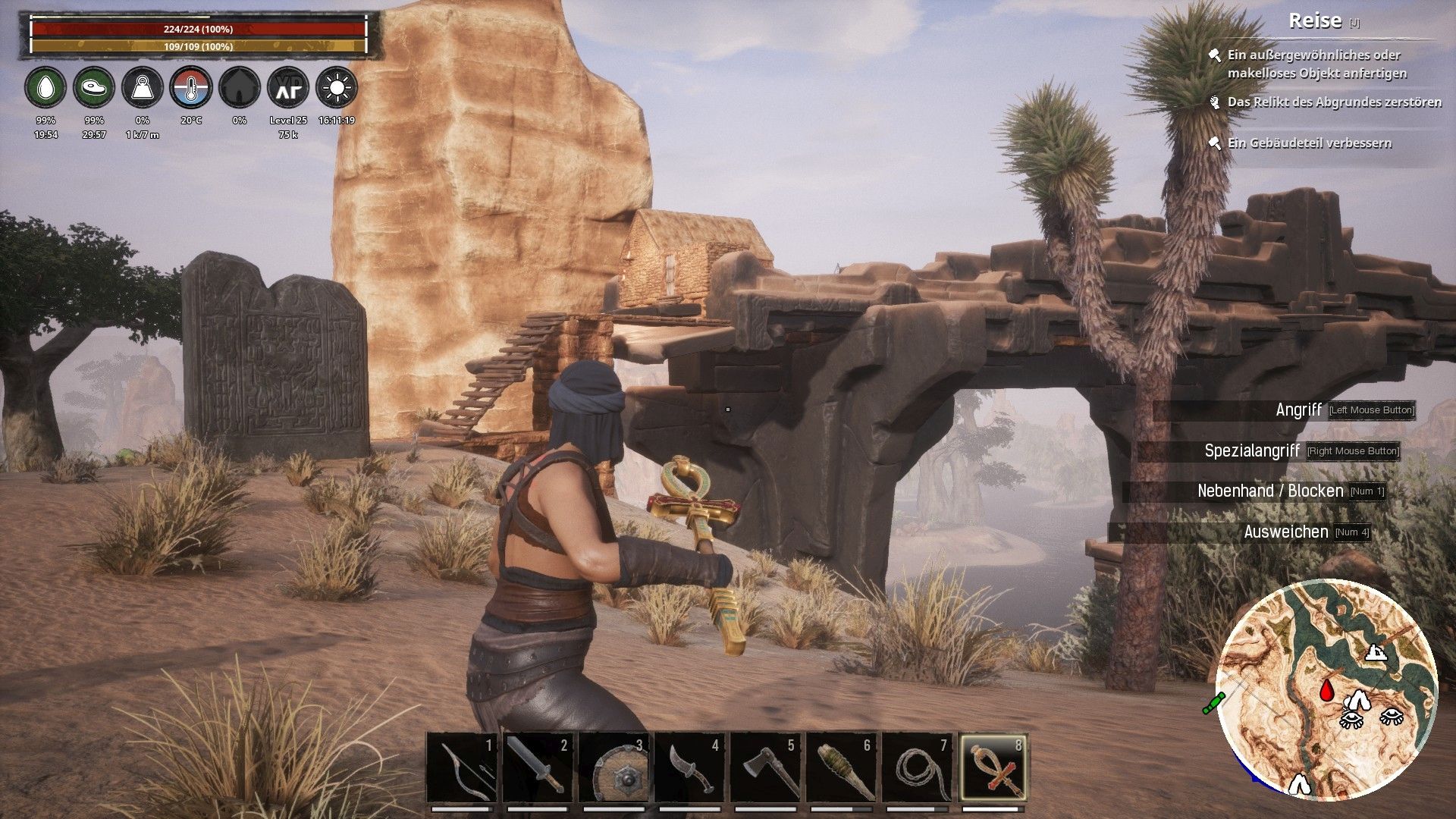Select the bow in hotbar slot 1
The width and height of the screenshot is (1456, 819).
pyautogui.click(x=462, y=767)
